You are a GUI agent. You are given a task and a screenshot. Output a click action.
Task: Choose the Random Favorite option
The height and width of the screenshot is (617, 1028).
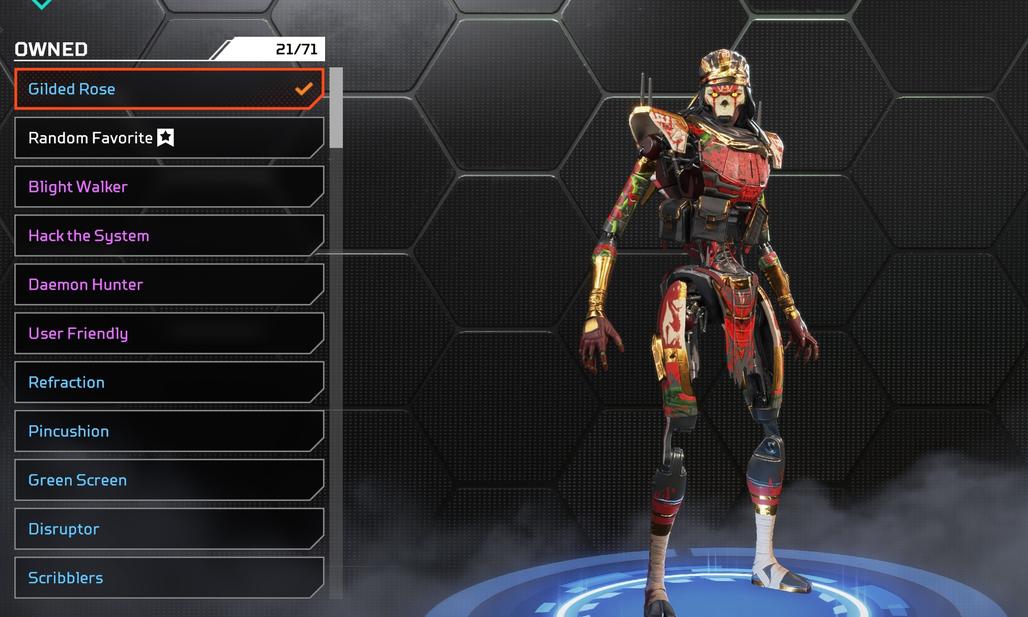pos(169,138)
